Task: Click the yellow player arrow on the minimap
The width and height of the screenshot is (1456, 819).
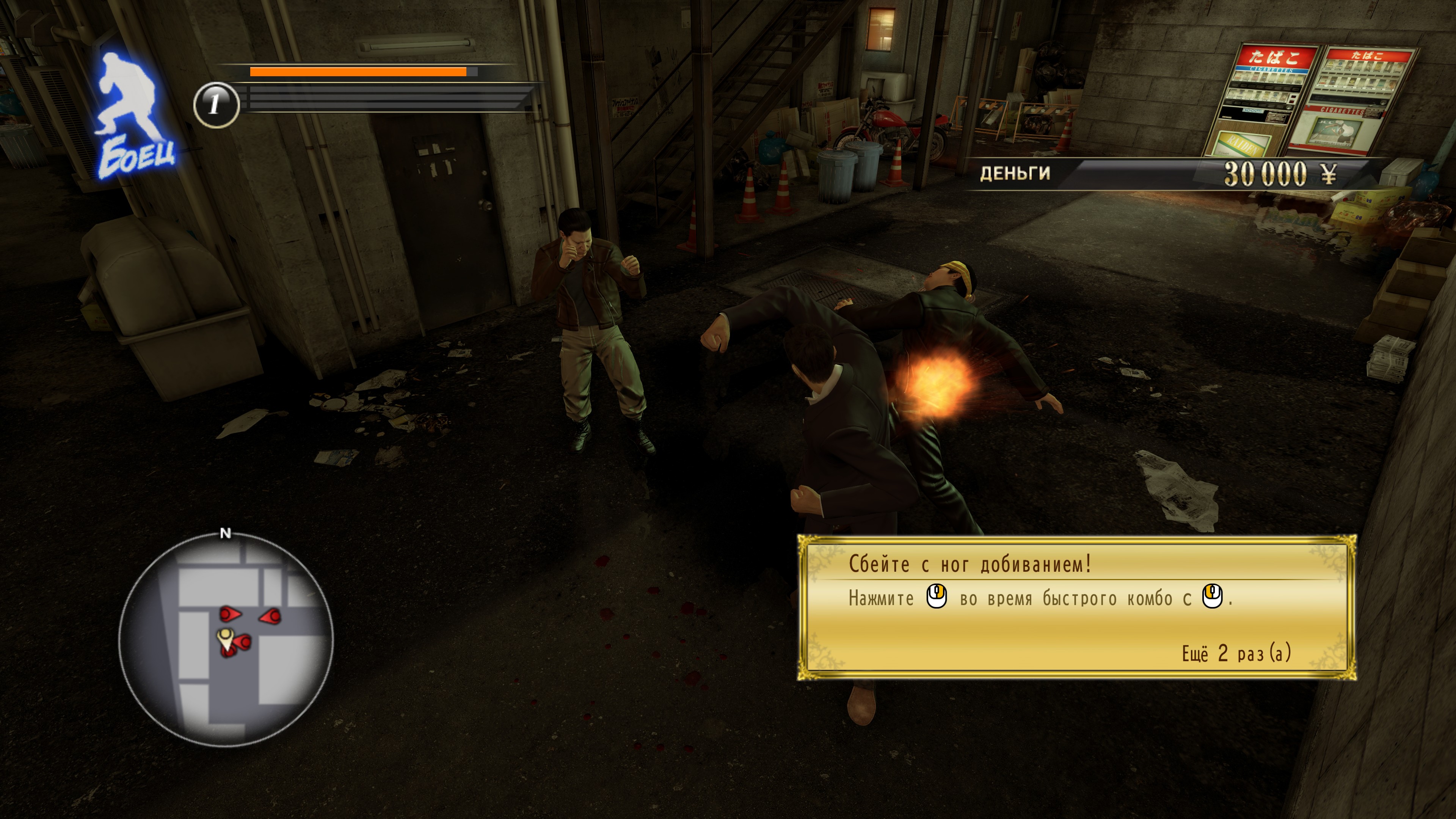Action: [226, 638]
